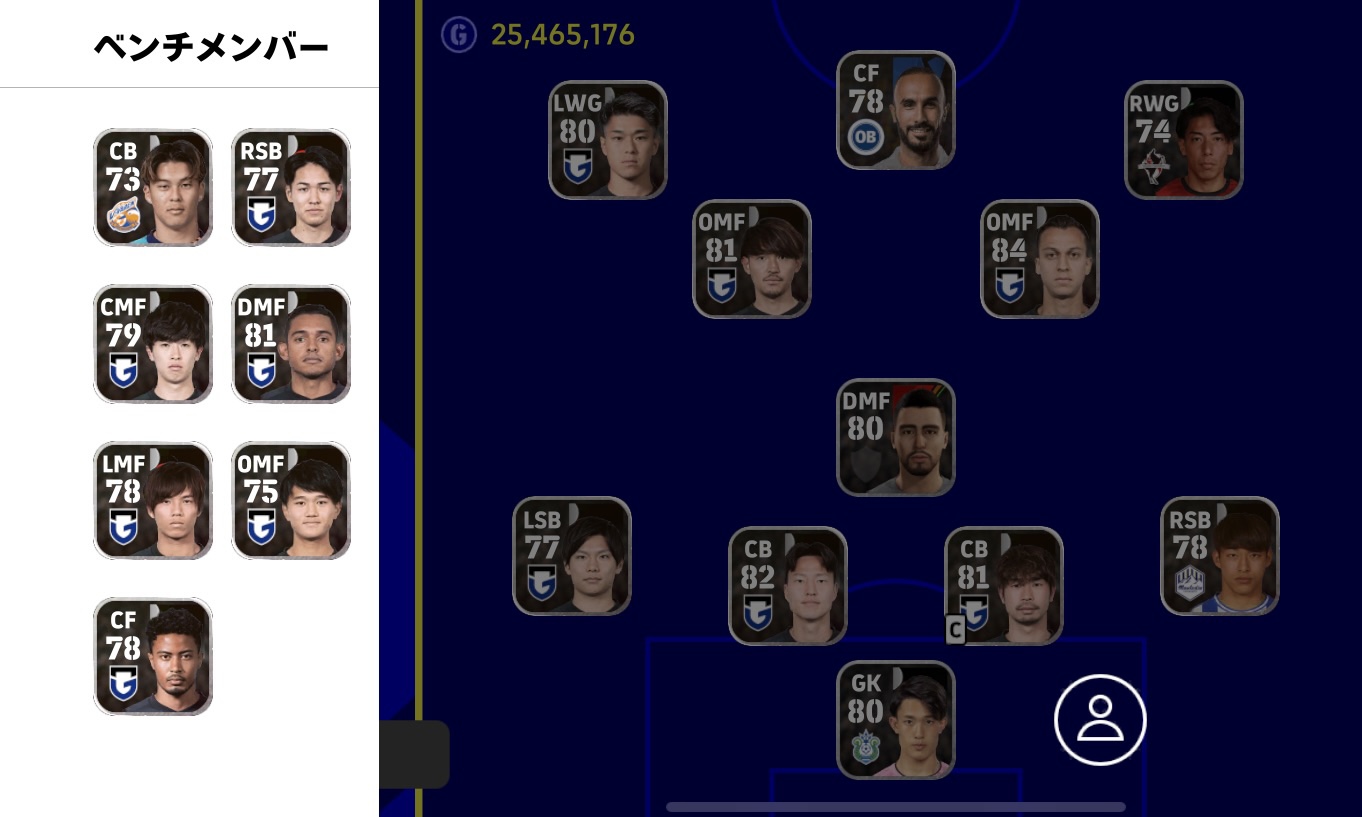Pick the bench CMF 79 player card

(x=153, y=344)
